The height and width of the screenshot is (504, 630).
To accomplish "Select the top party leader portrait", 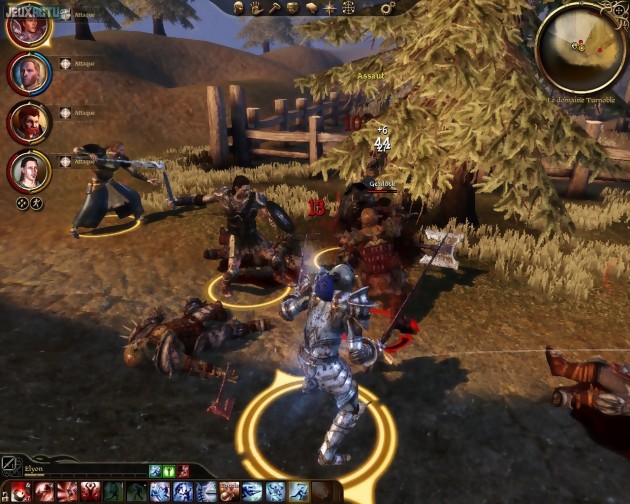I will click(28, 24).
